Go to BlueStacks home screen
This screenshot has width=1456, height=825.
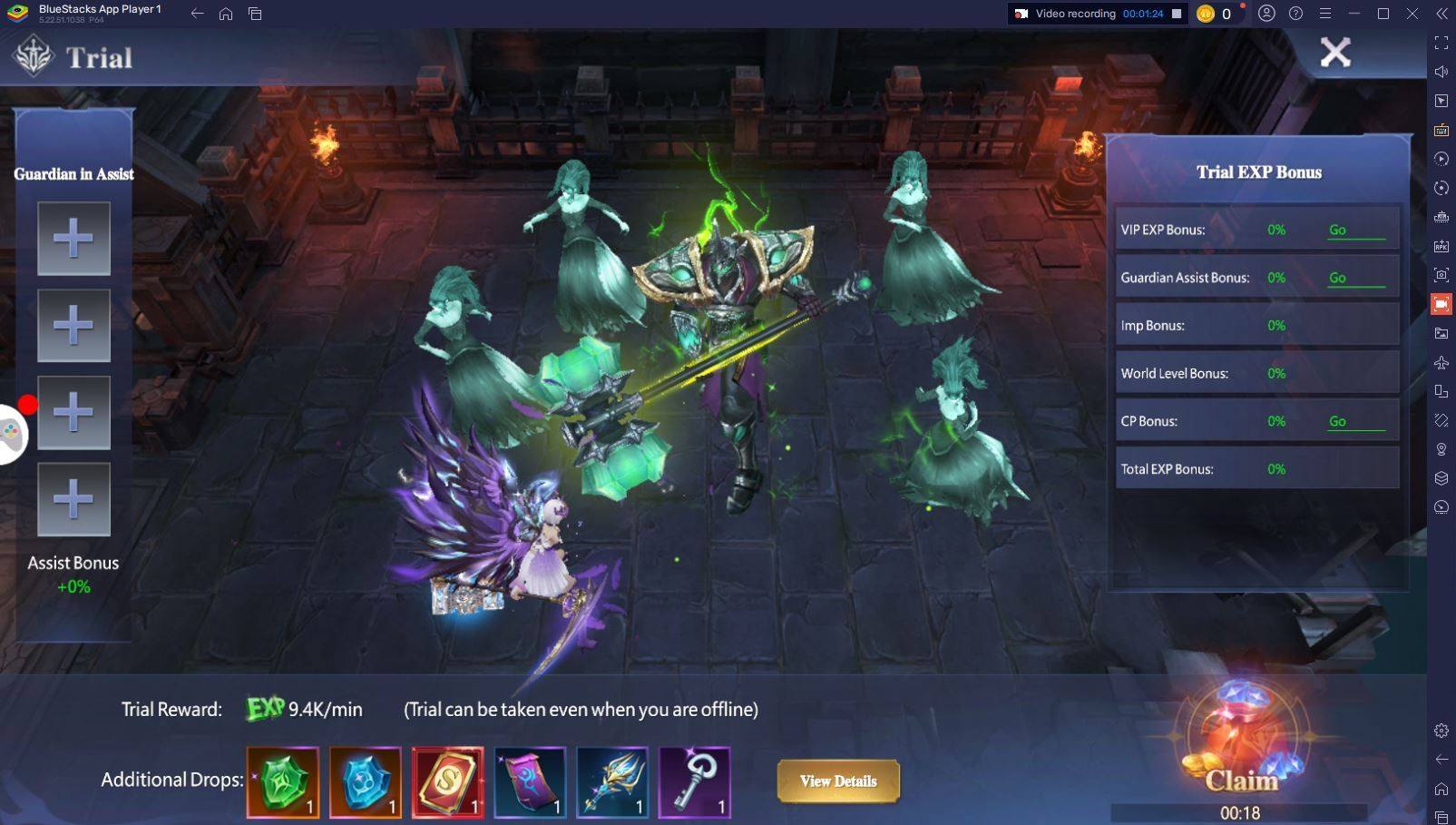[x=226, y=14]
